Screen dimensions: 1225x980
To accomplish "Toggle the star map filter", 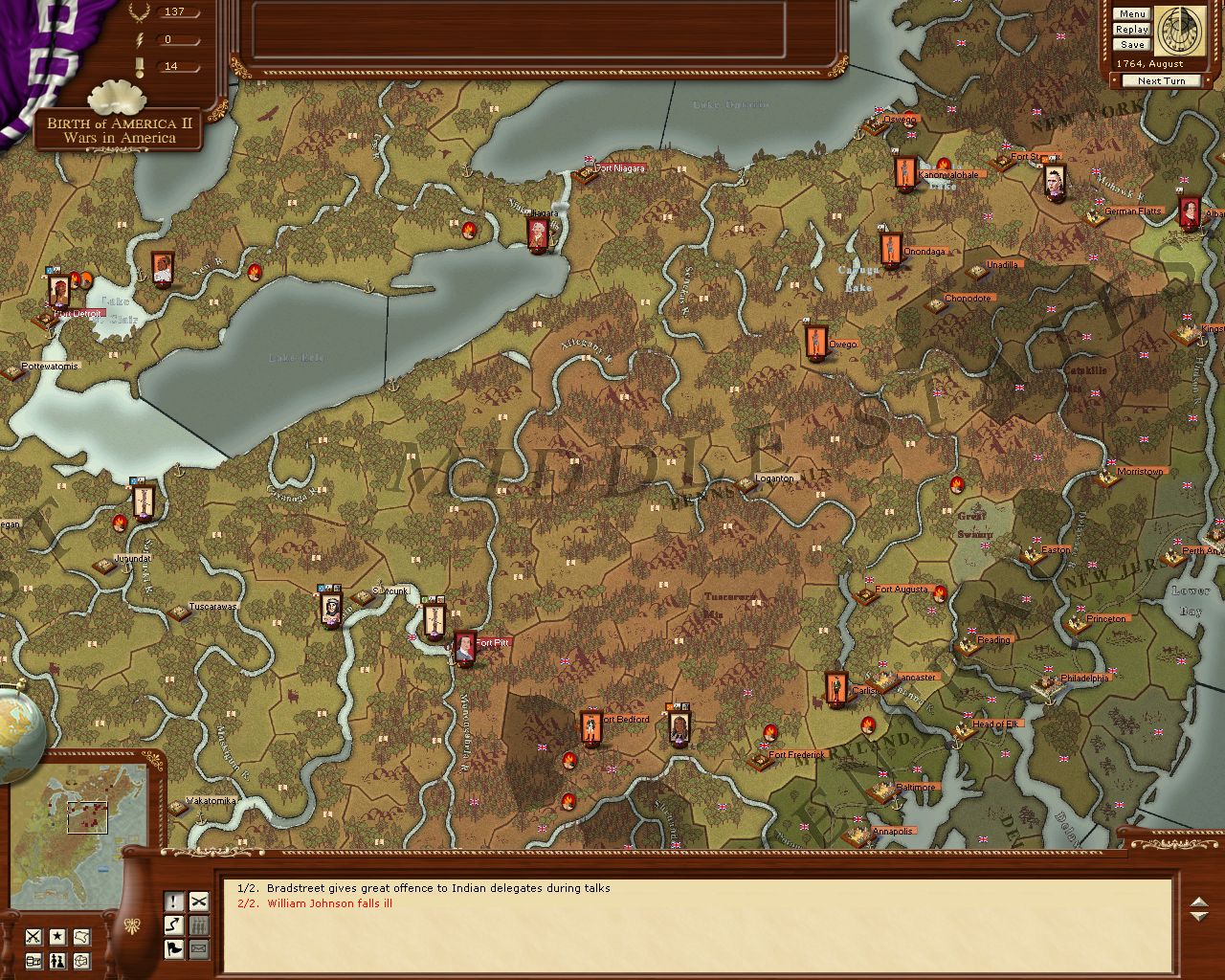I will pyautogui.click(x=57, y=936).
